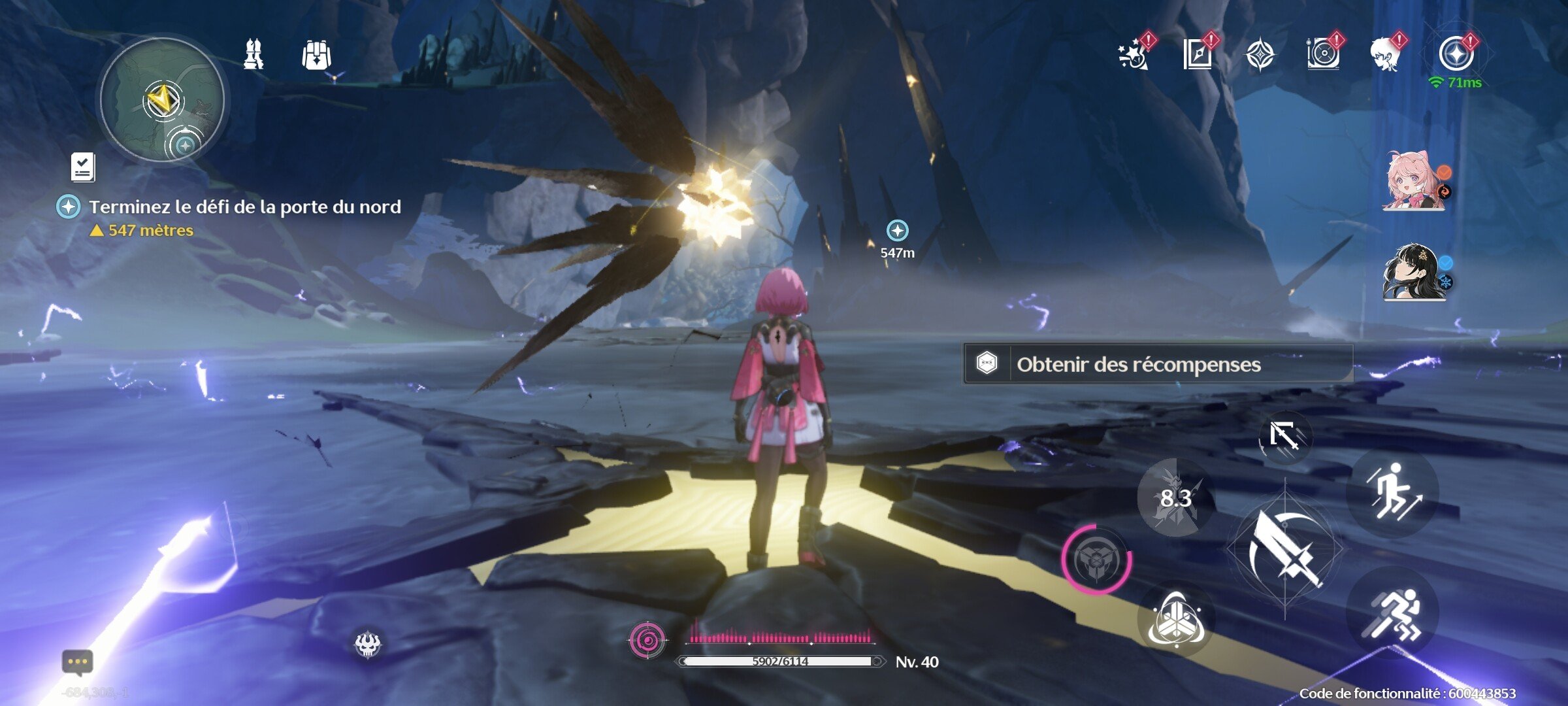The image size is (1568, 706).
Task: Activate the pink-ringed echo skill button
Action: 1097,560
